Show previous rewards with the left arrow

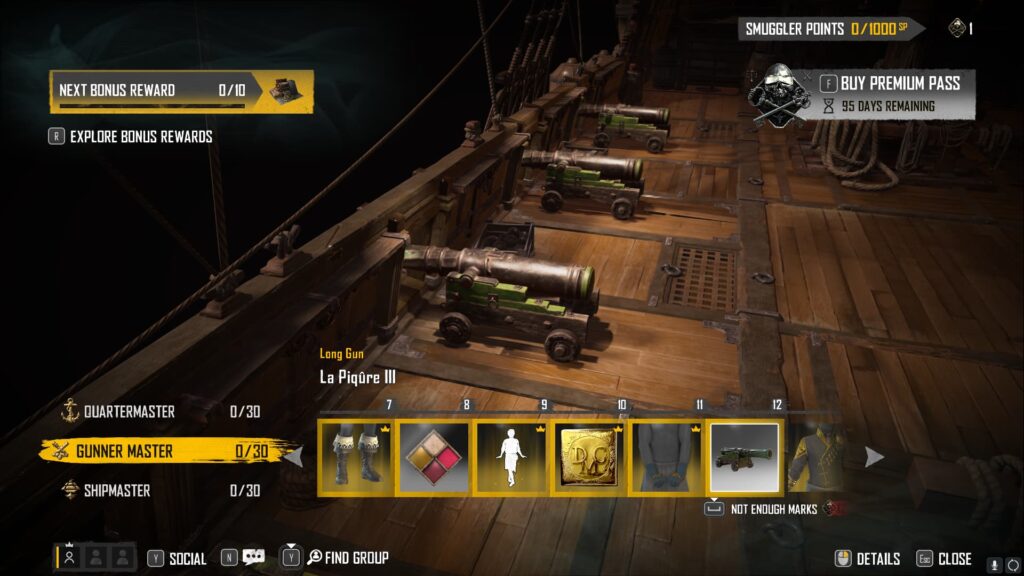[x=295, y=457]
